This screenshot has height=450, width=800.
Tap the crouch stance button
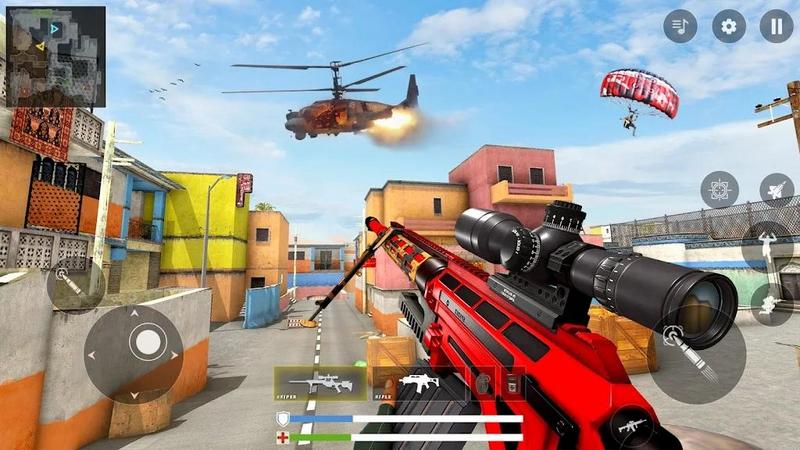[771, 303]
